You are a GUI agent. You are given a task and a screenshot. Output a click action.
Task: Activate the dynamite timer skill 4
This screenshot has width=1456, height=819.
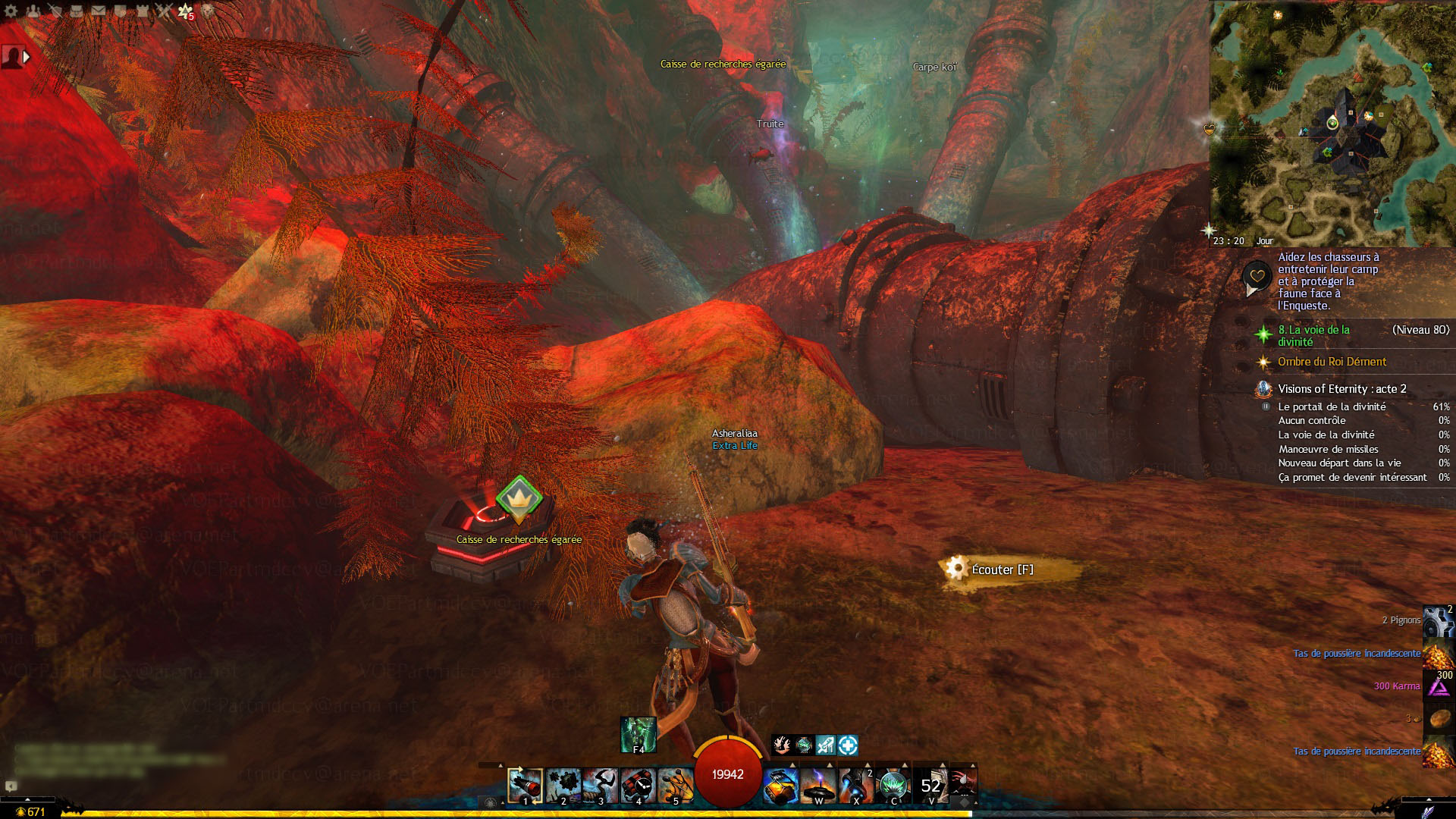(638, 786)
